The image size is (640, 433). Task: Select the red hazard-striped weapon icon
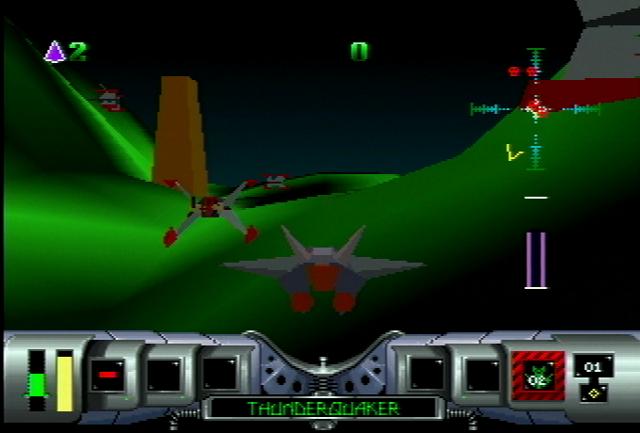pos(538,375)
